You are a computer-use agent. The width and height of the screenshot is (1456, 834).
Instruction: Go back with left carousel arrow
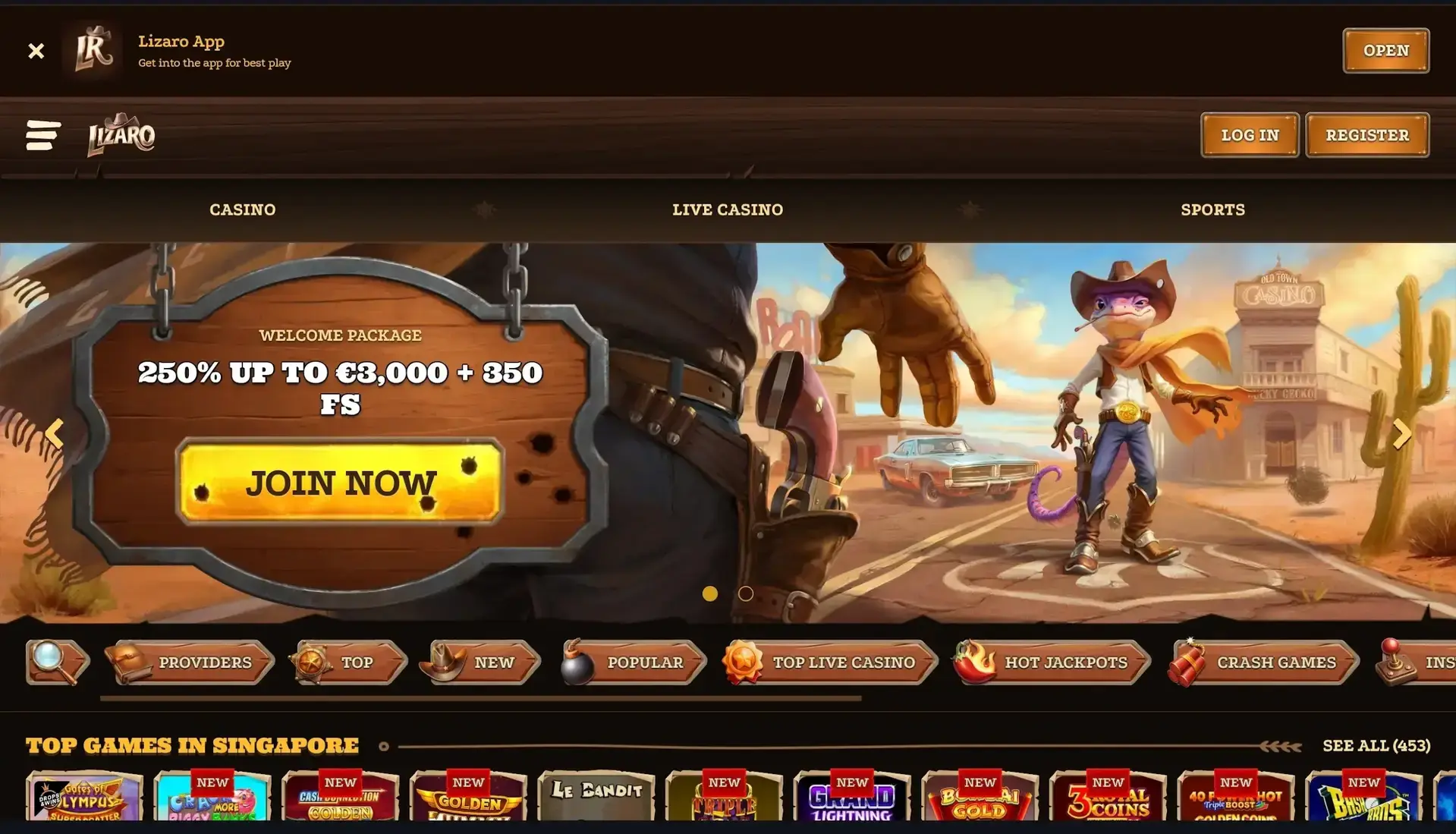[x=54, y=433]
